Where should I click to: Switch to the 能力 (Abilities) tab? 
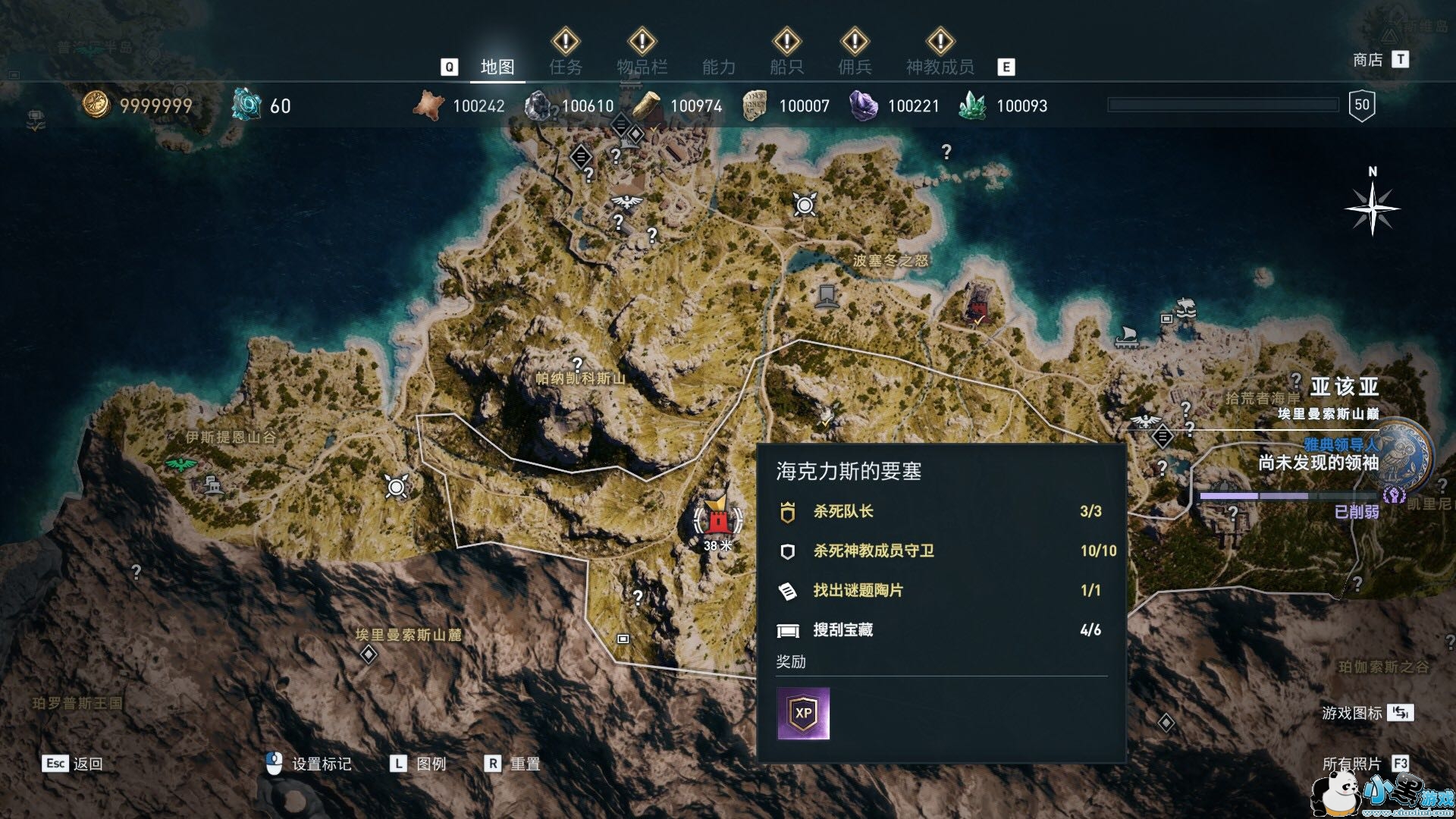point(718,67)
